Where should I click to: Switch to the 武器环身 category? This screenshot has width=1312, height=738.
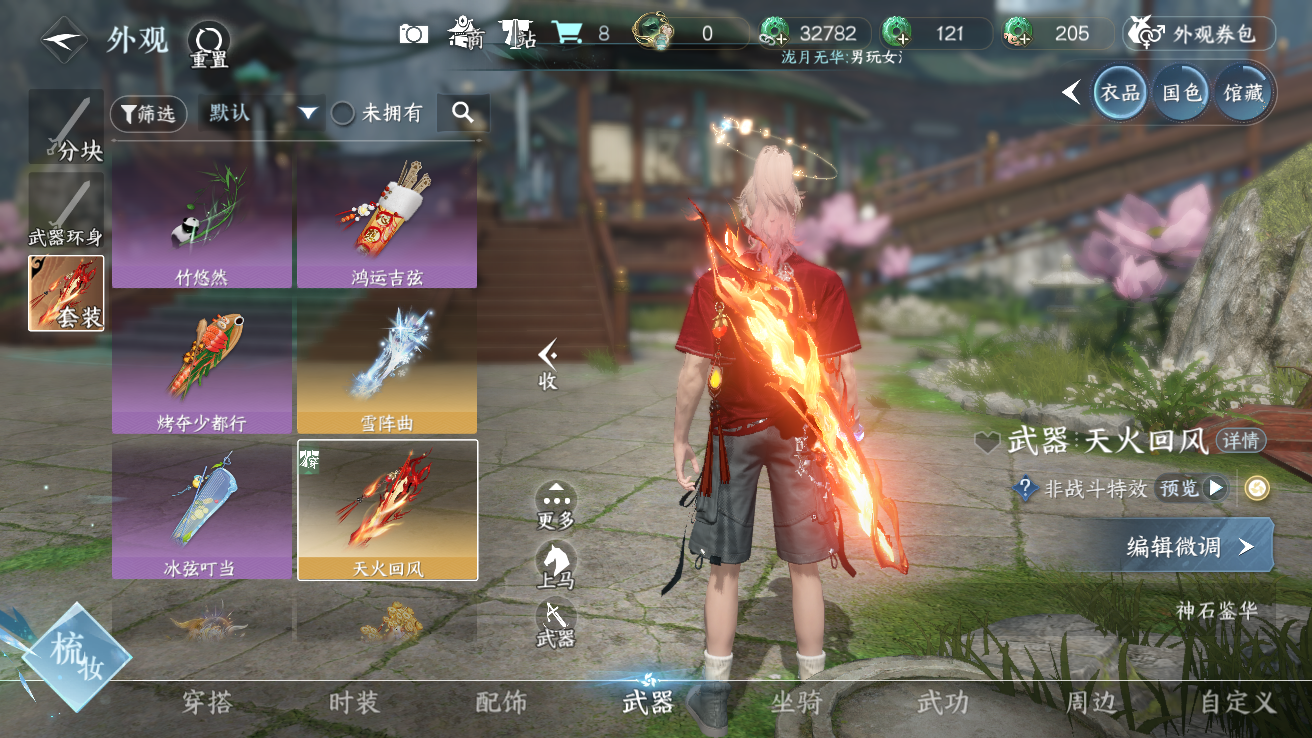point(66,212)
